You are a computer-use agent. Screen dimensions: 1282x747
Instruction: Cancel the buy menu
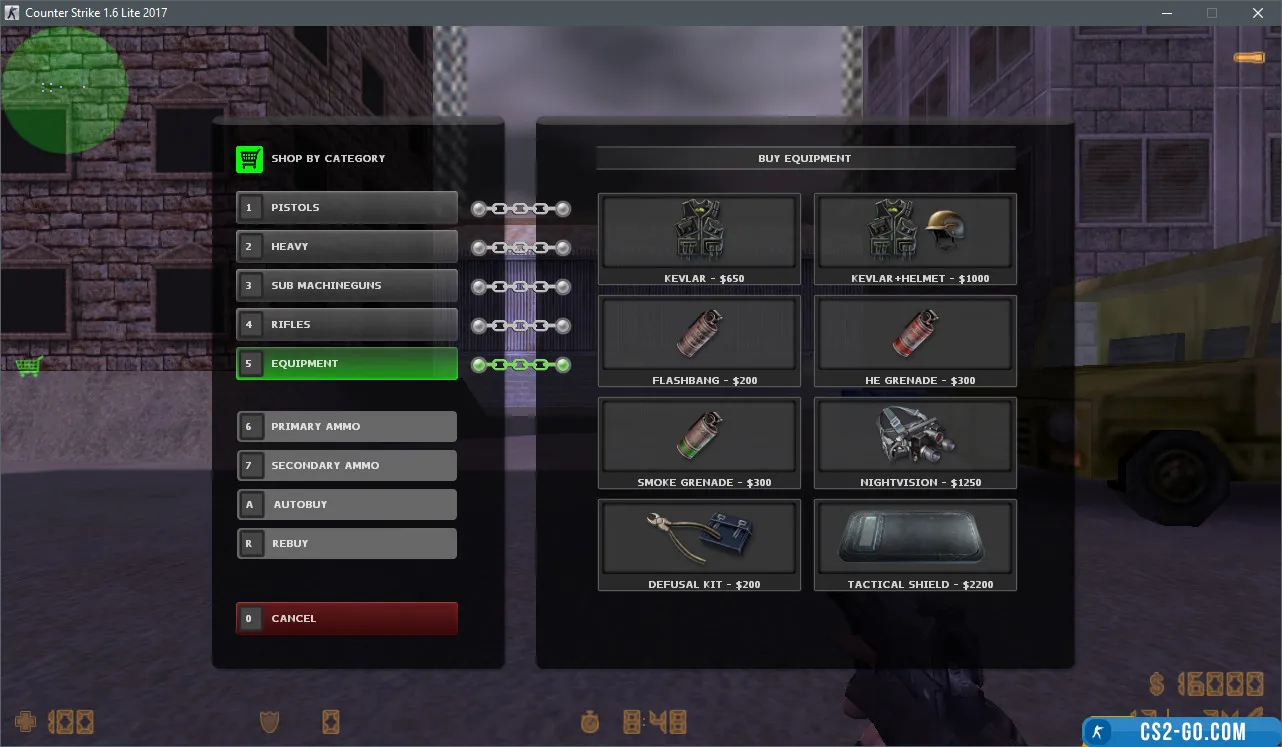(347, 618)
